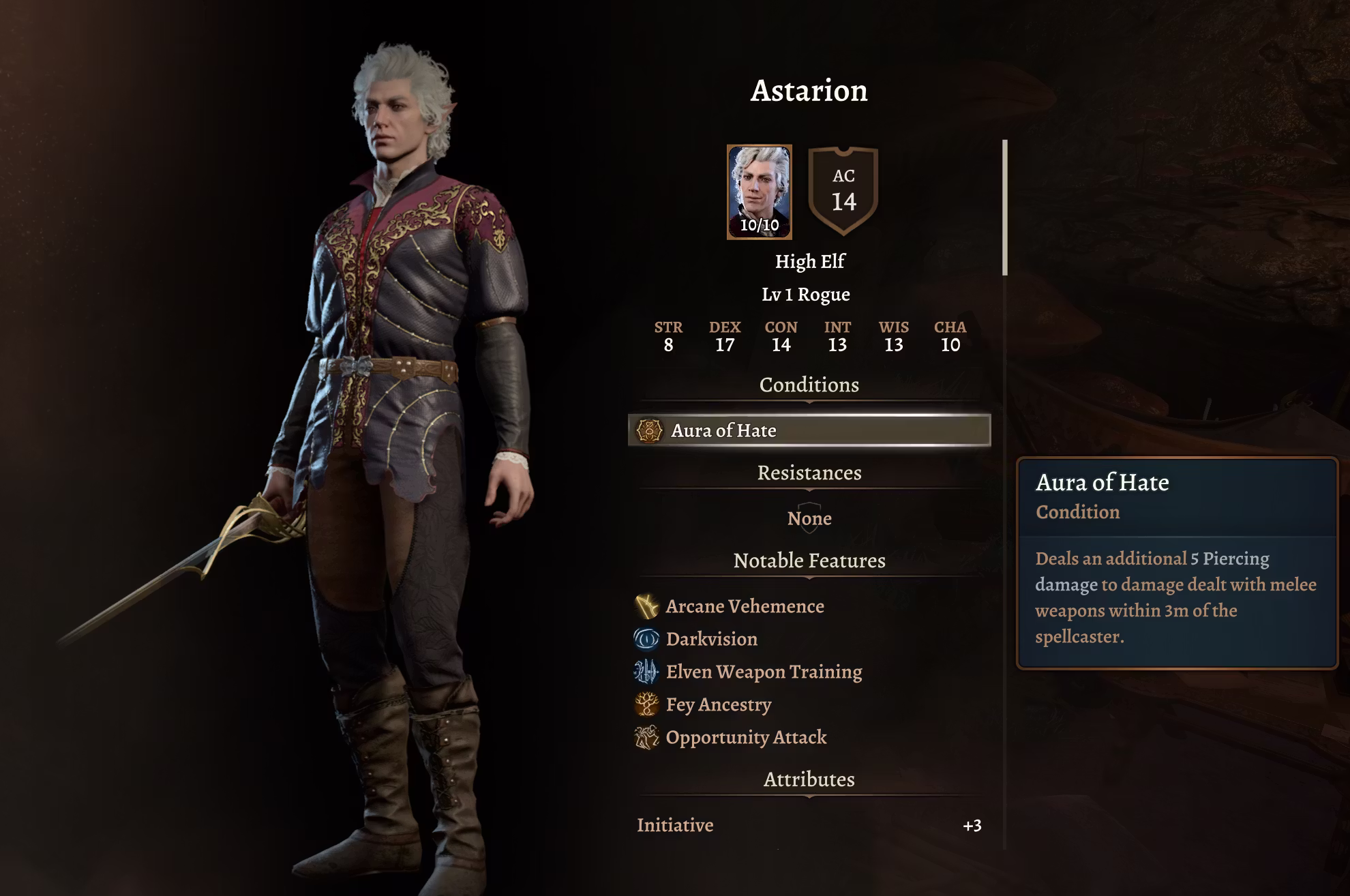Click the High Elf race label

(810, 260)
